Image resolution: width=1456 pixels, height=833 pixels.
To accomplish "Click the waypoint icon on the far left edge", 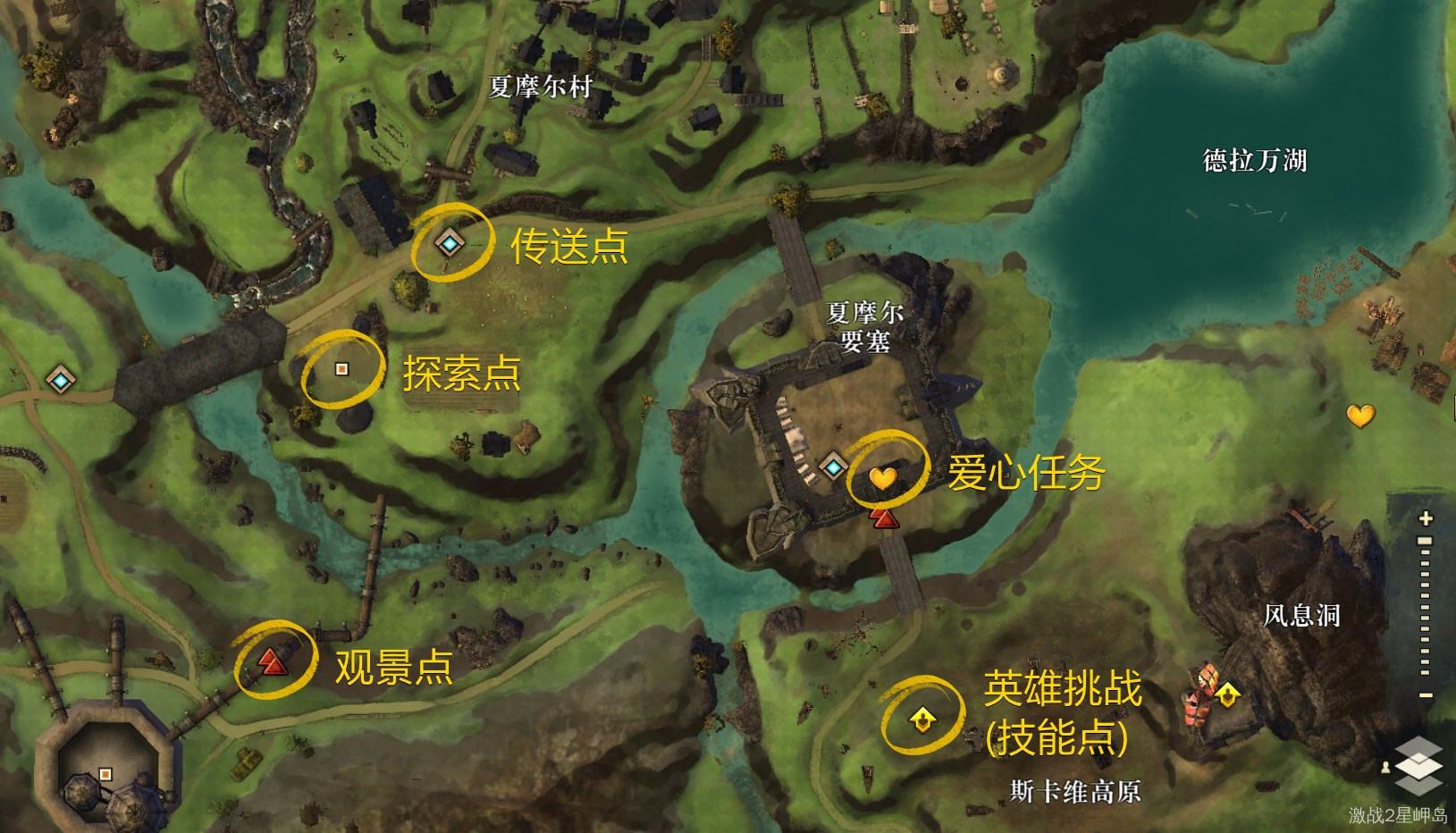I will point(59,379).
